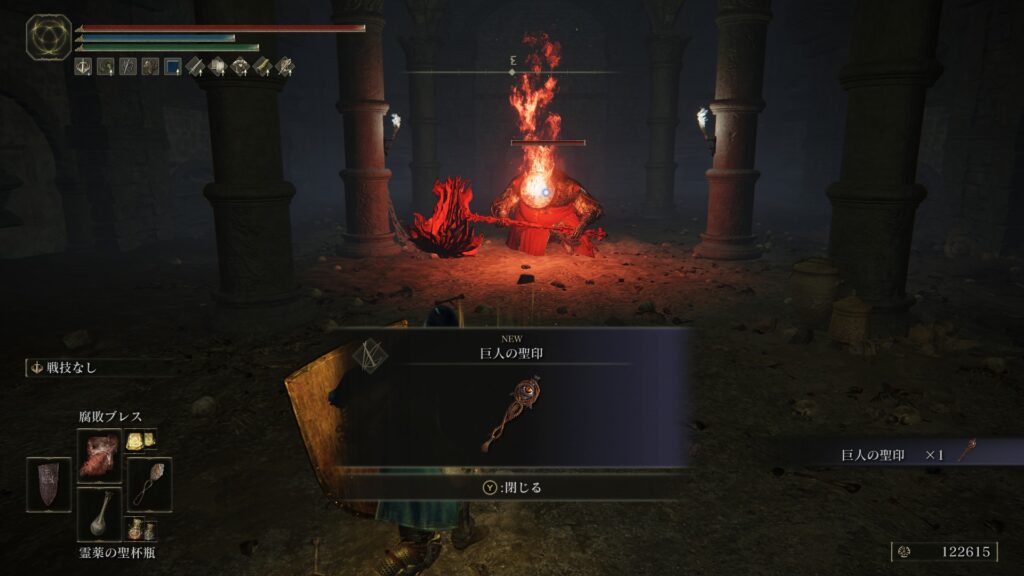The image size is (1024, 576).
Task: Click the weapon category diamond icon in popup
Action: pos(369,358)
